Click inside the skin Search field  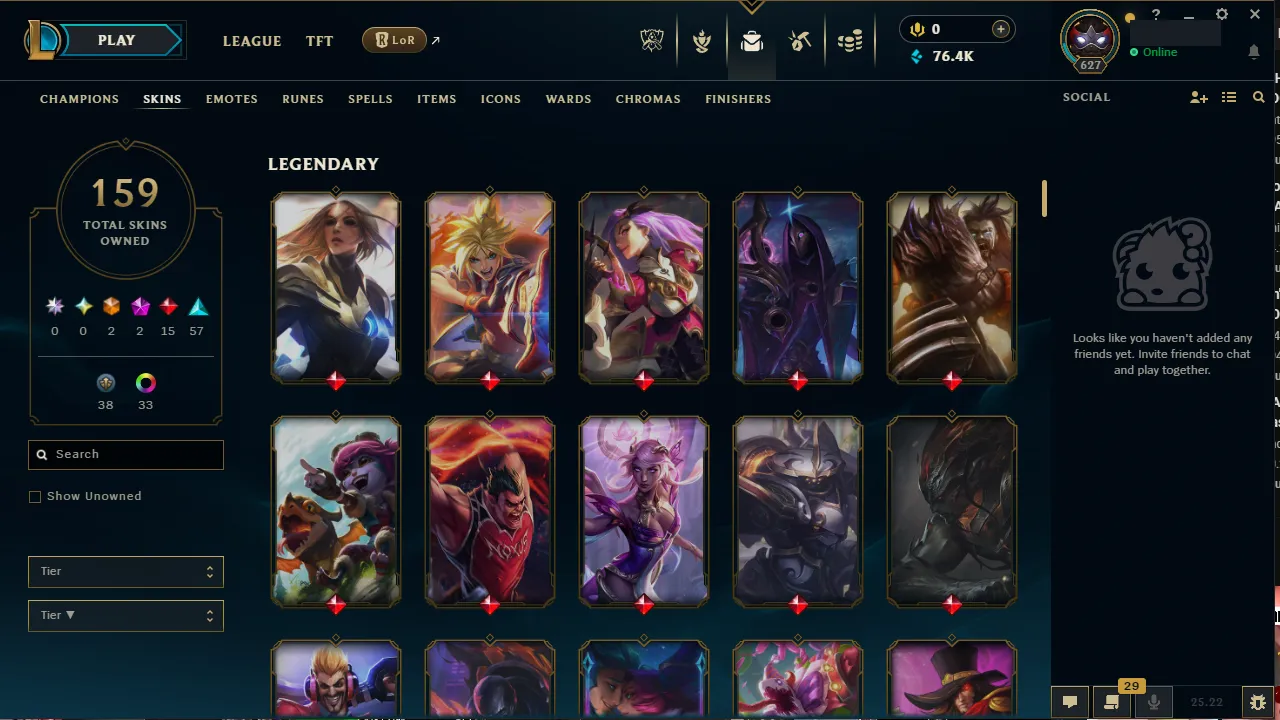point(125,455)
